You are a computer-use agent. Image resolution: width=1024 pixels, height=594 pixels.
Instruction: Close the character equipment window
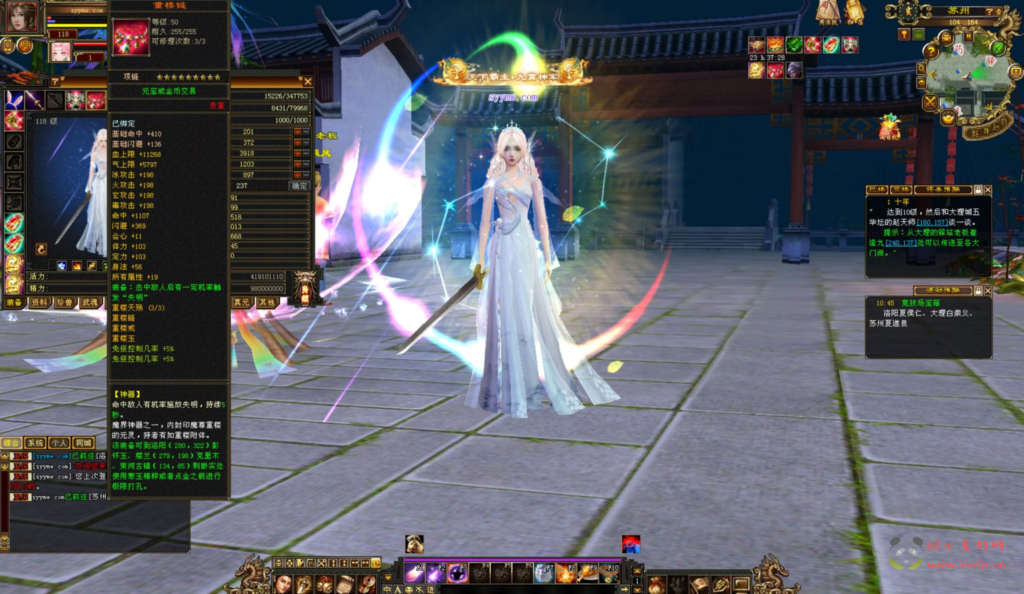coord(308,82)
